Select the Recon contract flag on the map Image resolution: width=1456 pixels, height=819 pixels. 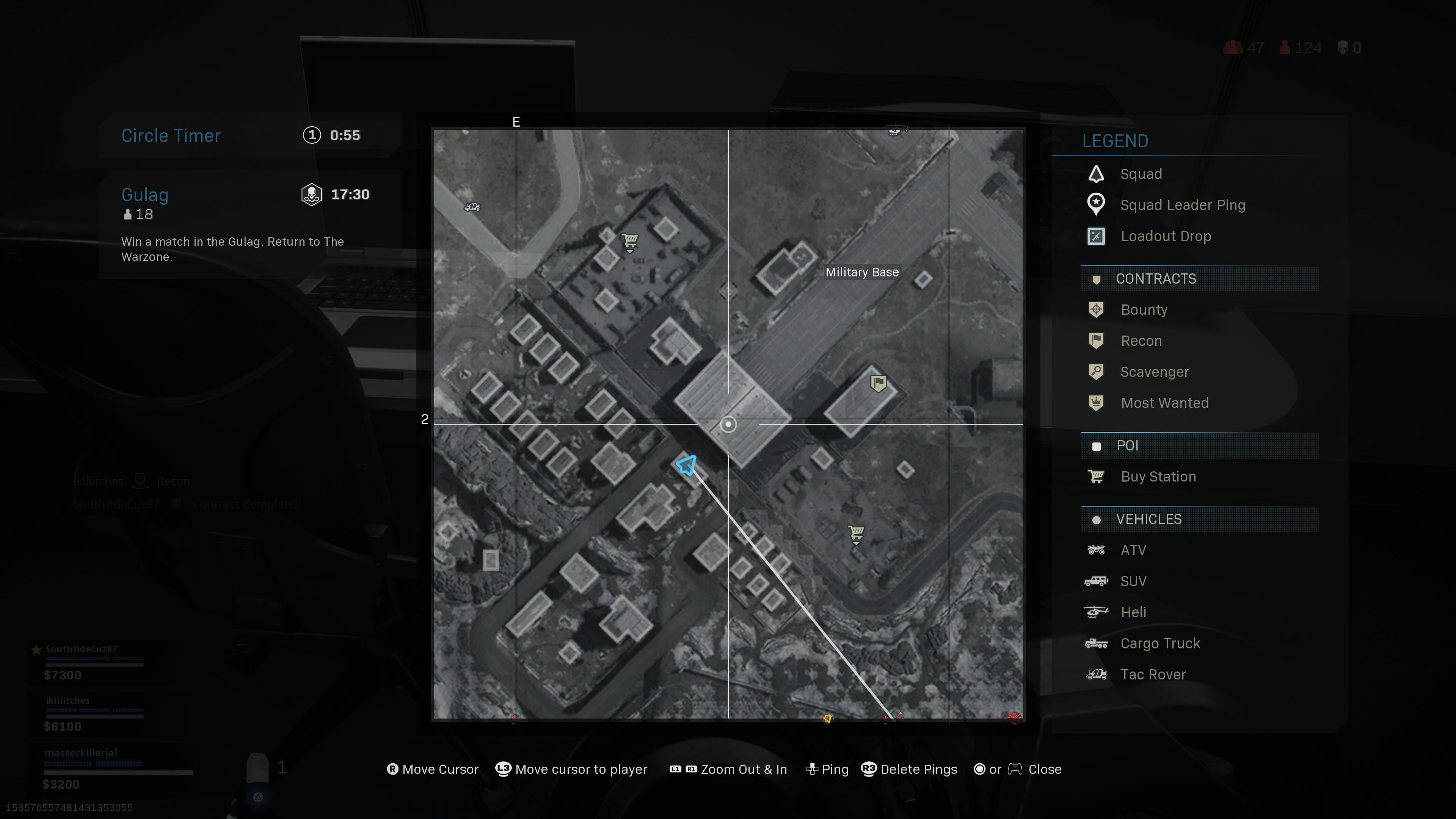(878, 383)
